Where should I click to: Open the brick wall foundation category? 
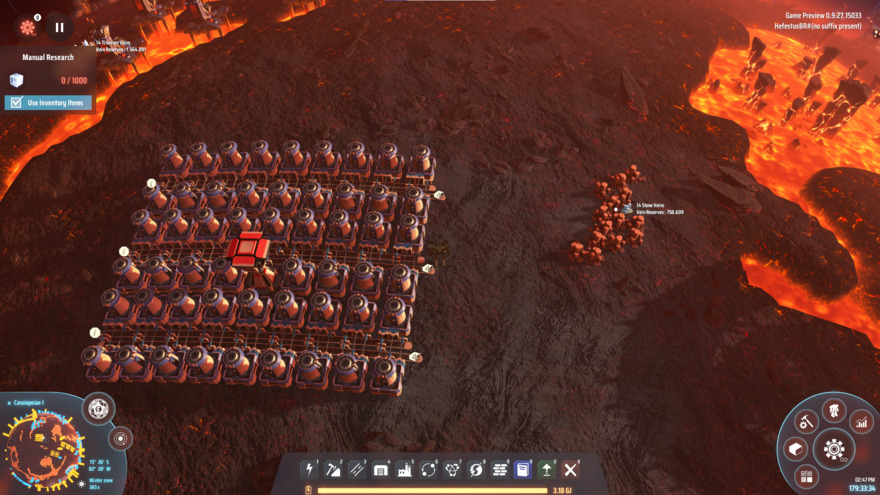500,469
